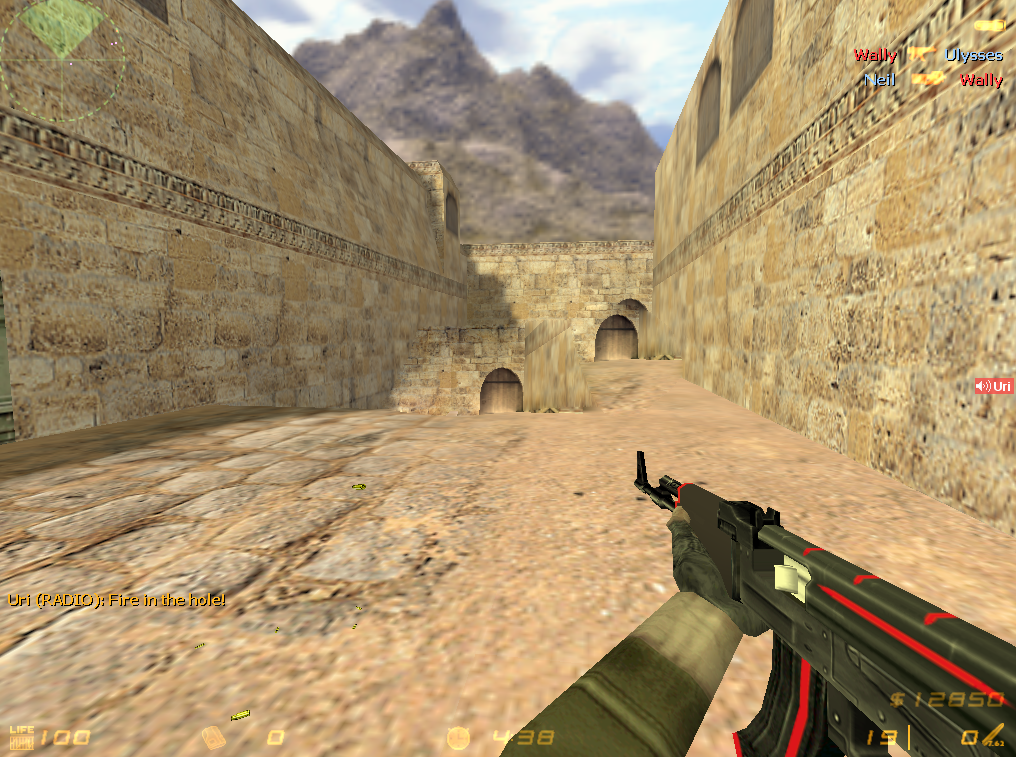
Task: Select the health cross icon
Action: coord(21,738)
